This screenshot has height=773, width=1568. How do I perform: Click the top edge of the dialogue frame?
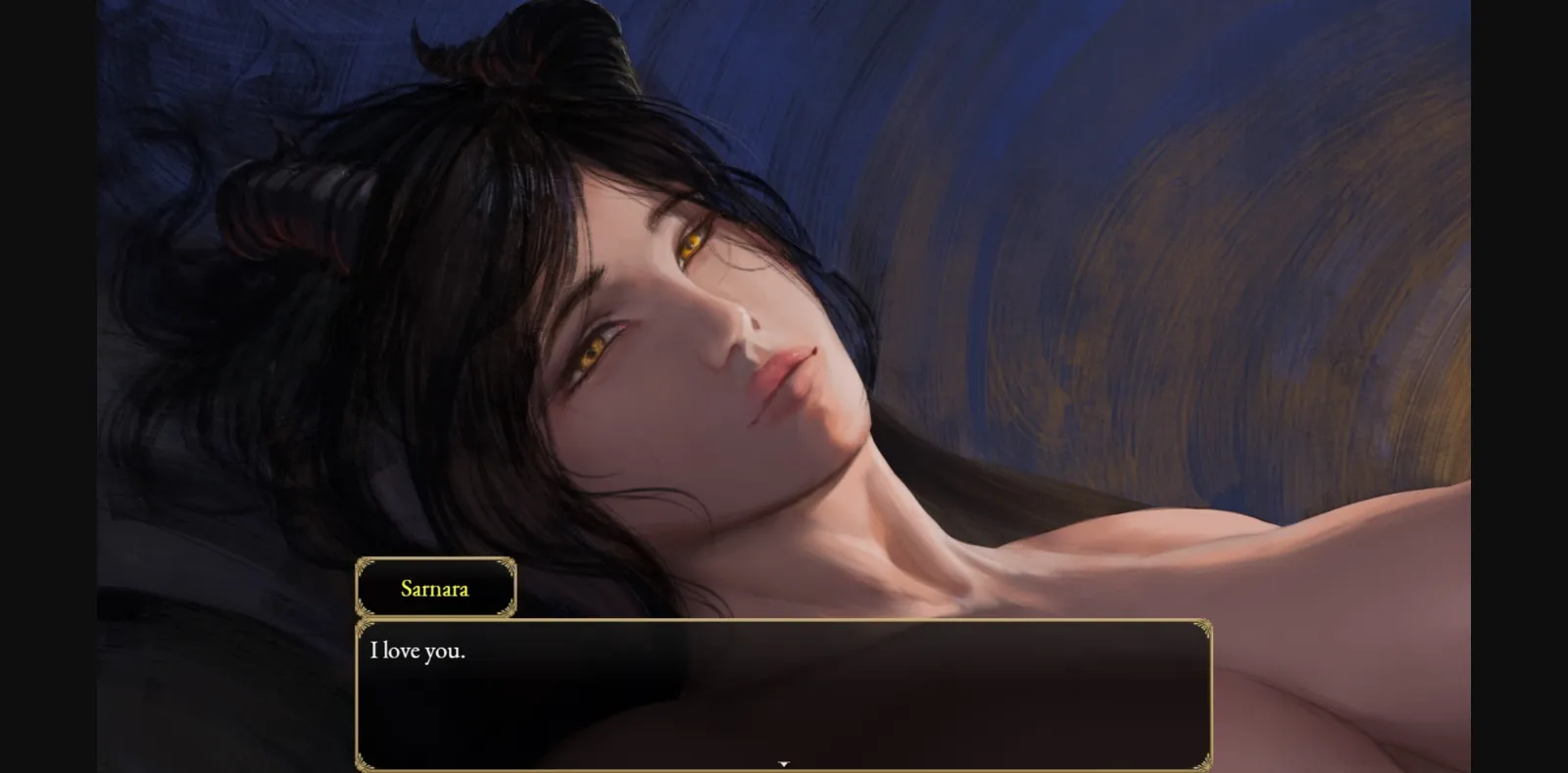point(784,619)
